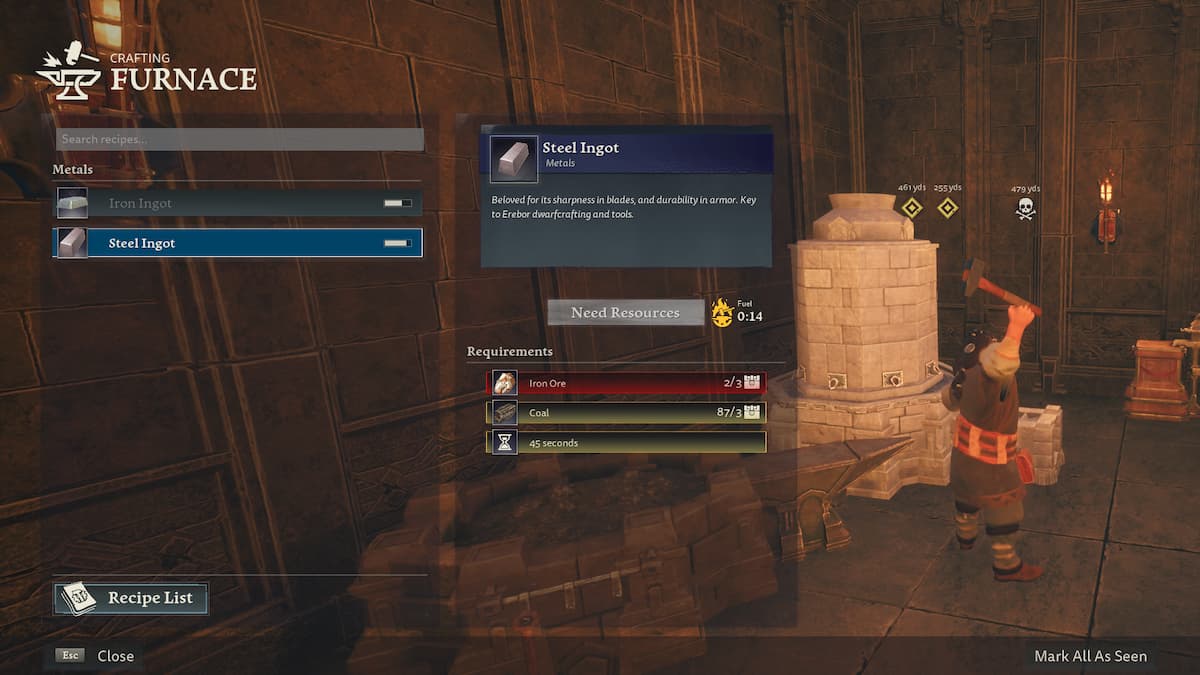Select the Iron Ingot recipe
The image size is (1200, 675).
[238, 203]
